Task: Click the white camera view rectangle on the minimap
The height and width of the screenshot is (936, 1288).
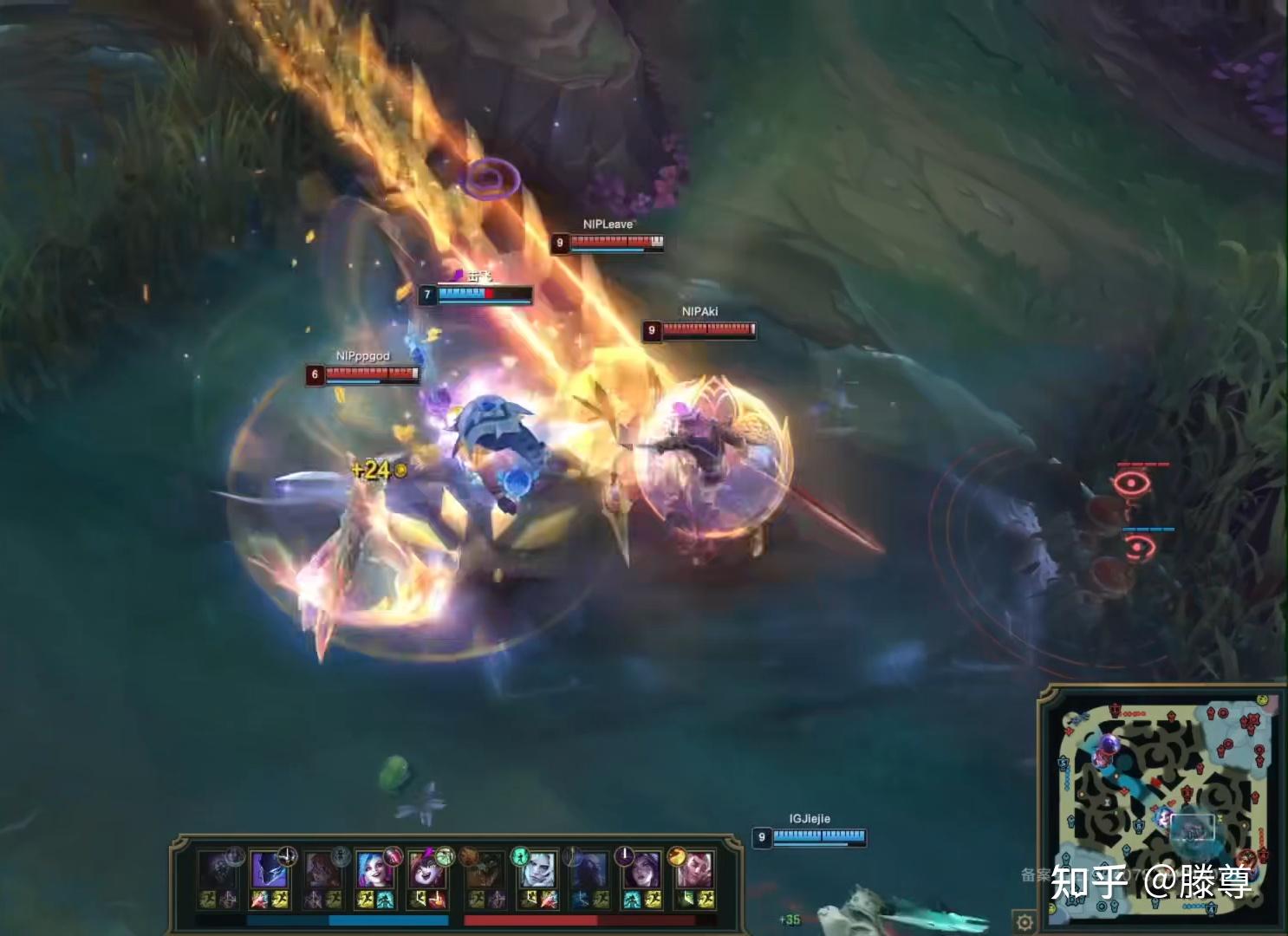Action: click(x=1193, y=827)
